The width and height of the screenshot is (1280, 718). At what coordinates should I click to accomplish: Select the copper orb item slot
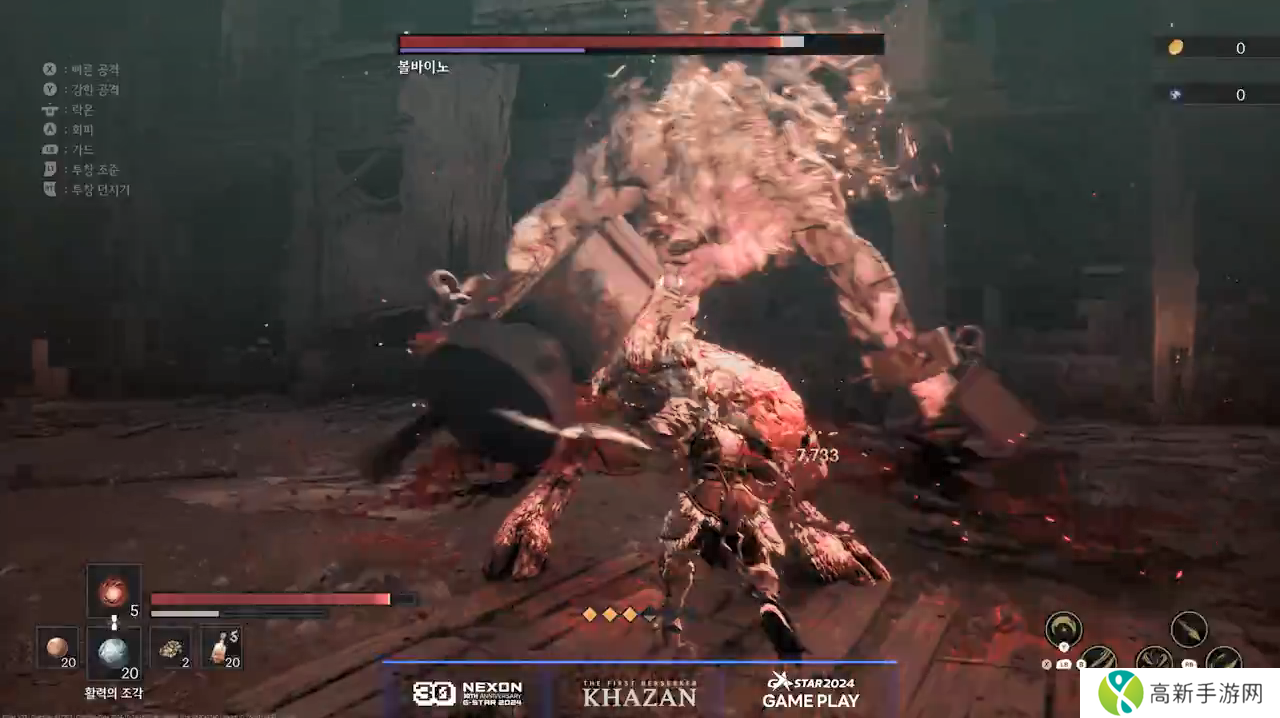[60, 647]
